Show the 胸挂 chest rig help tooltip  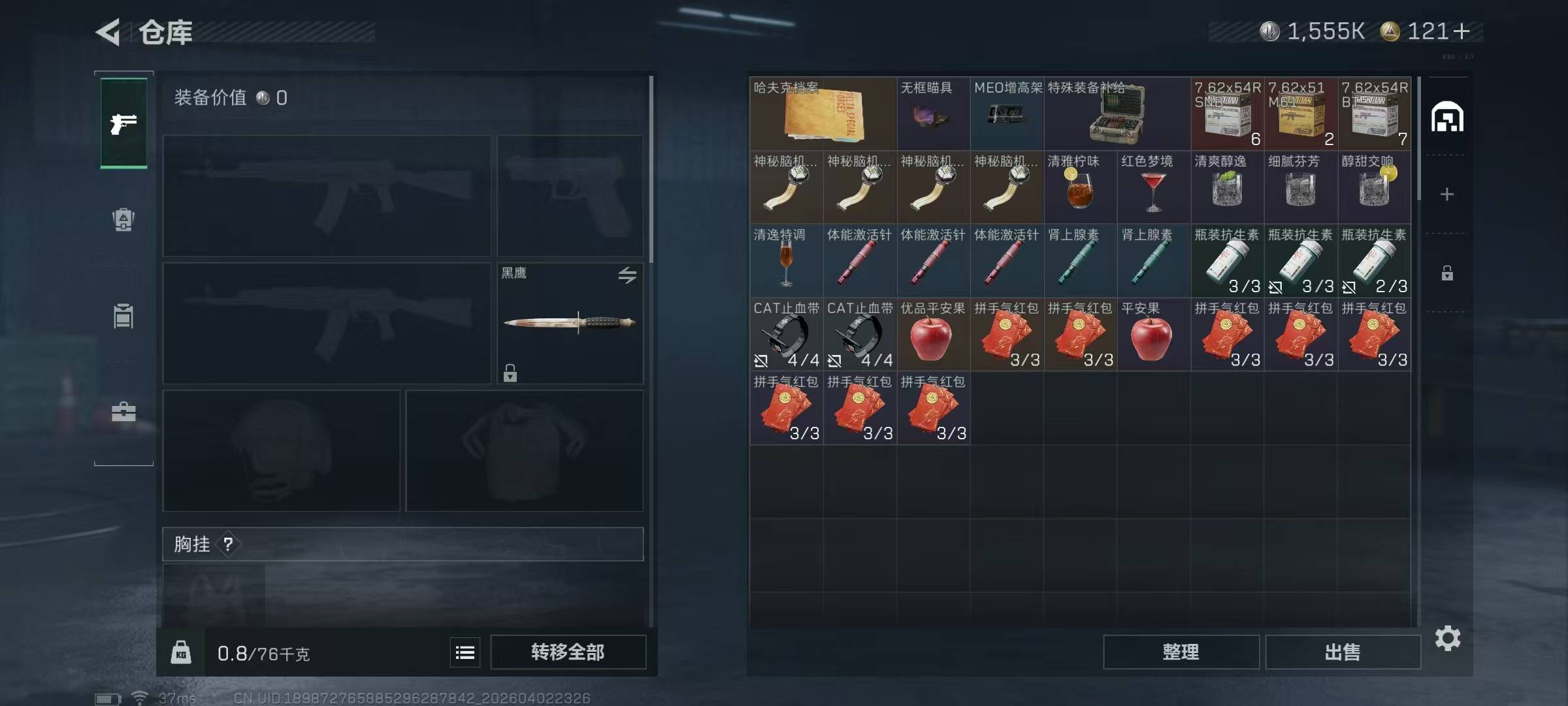(x=228, y=544)
